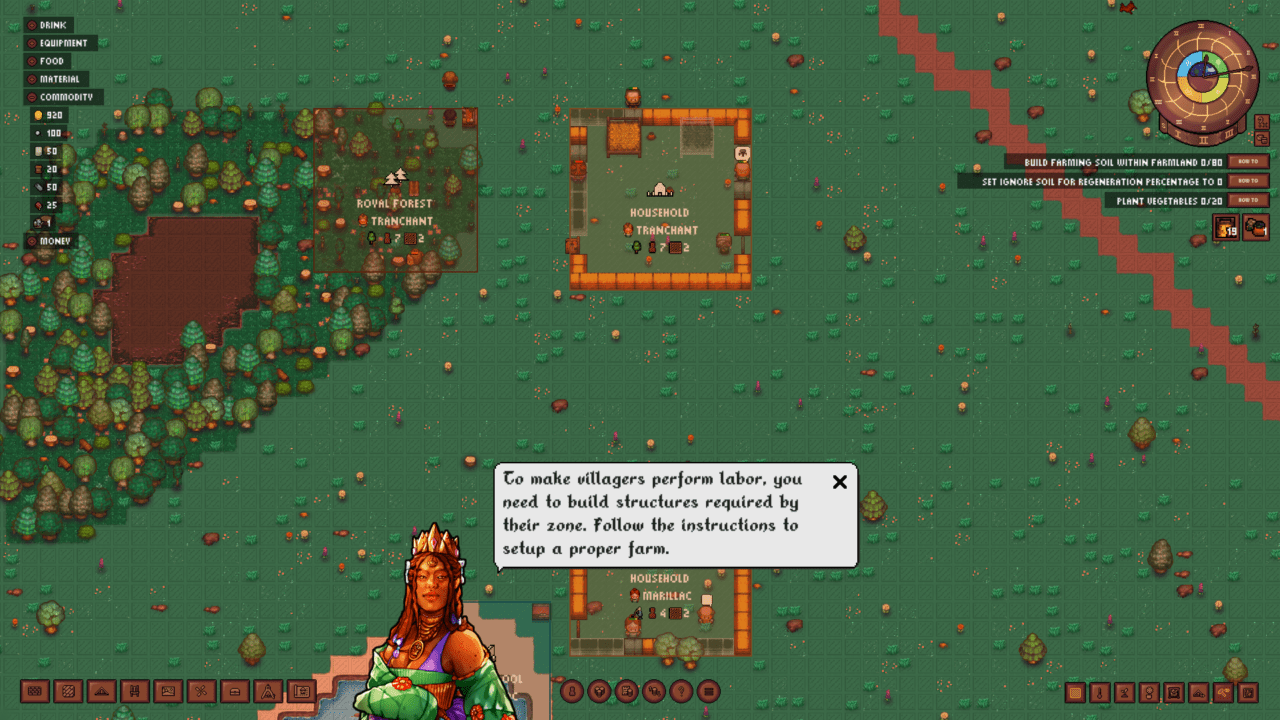This screenshot has width=1280, height=720.
Task: Collapse the Commodity resource category
Action: point(32,97)
